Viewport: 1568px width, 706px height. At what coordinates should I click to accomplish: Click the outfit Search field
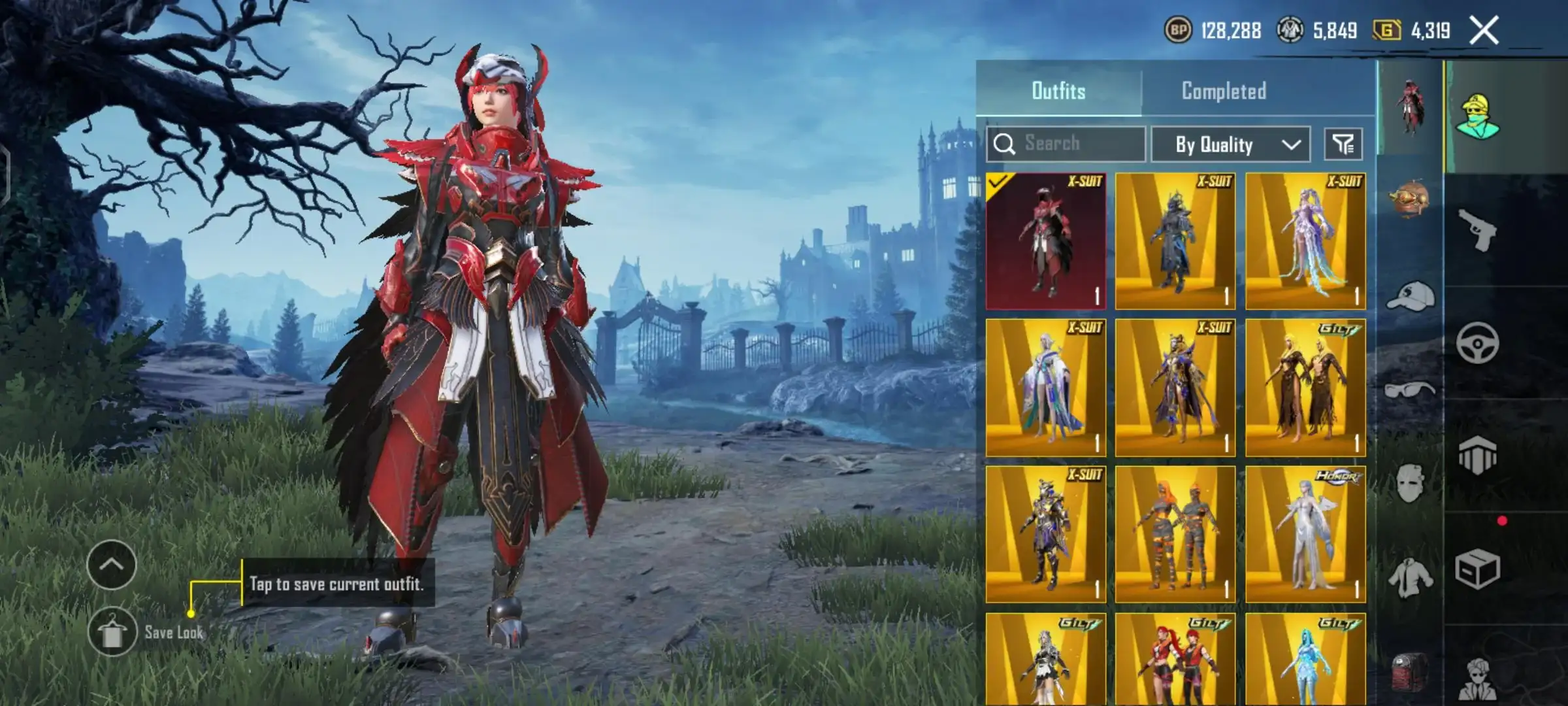coord(1066,144)
